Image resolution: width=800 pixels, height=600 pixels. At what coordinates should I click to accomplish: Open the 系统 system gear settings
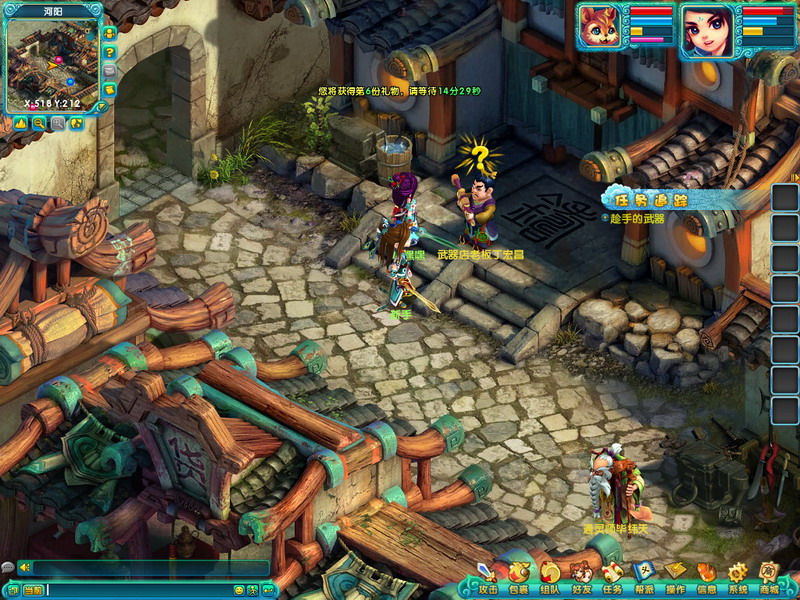click(738, 575)
